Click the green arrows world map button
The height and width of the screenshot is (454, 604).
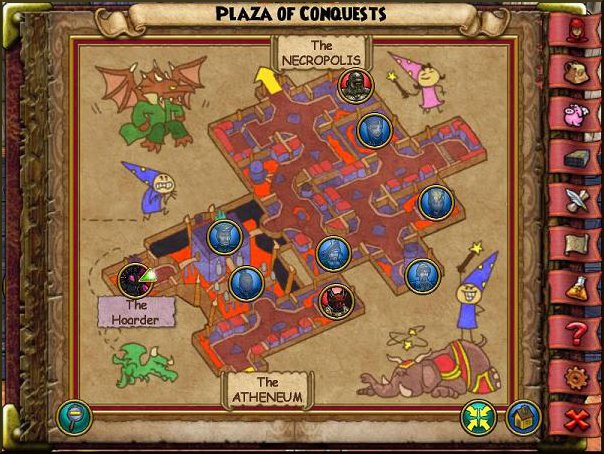(479, 416)
